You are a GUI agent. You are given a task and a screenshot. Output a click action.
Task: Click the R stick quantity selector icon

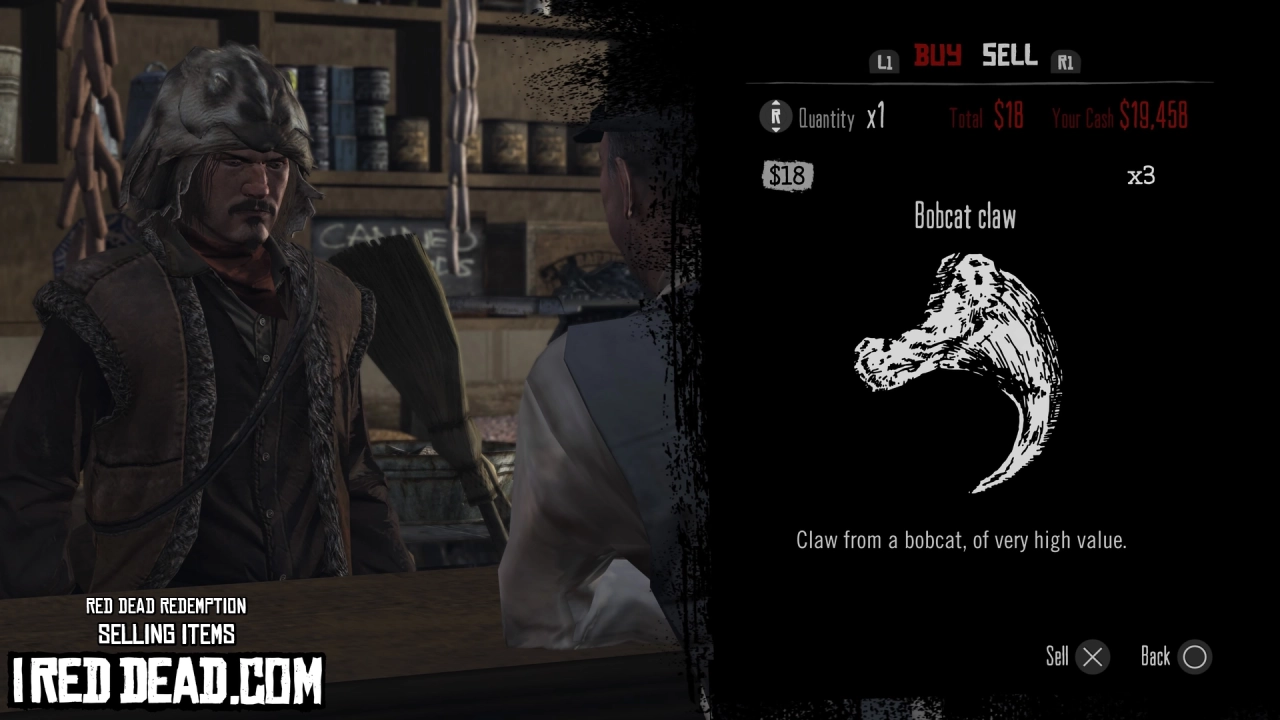click(x=775, y=117)
